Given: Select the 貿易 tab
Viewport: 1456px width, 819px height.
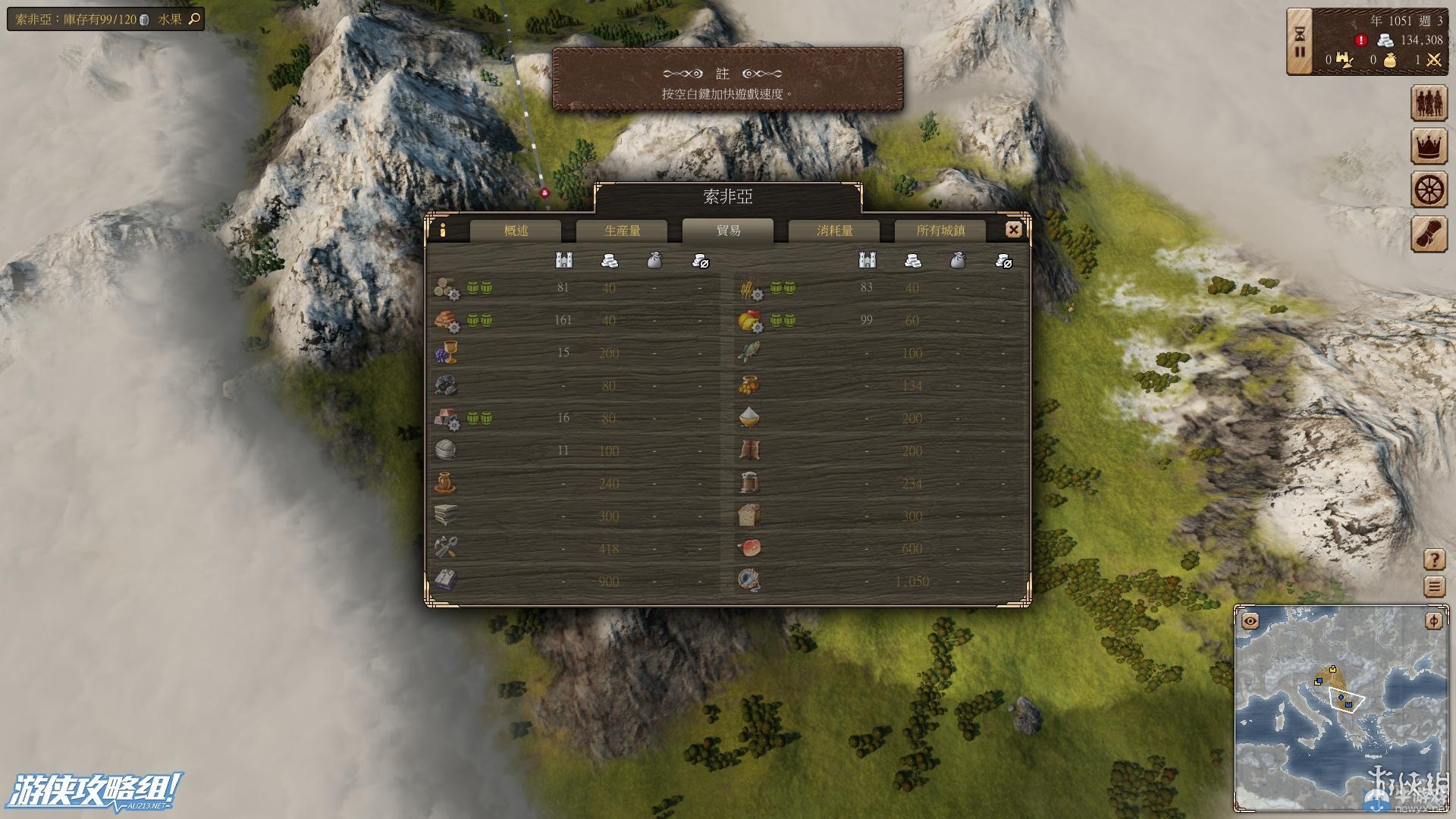Looking at the screenshot, I should click(728, 231).
